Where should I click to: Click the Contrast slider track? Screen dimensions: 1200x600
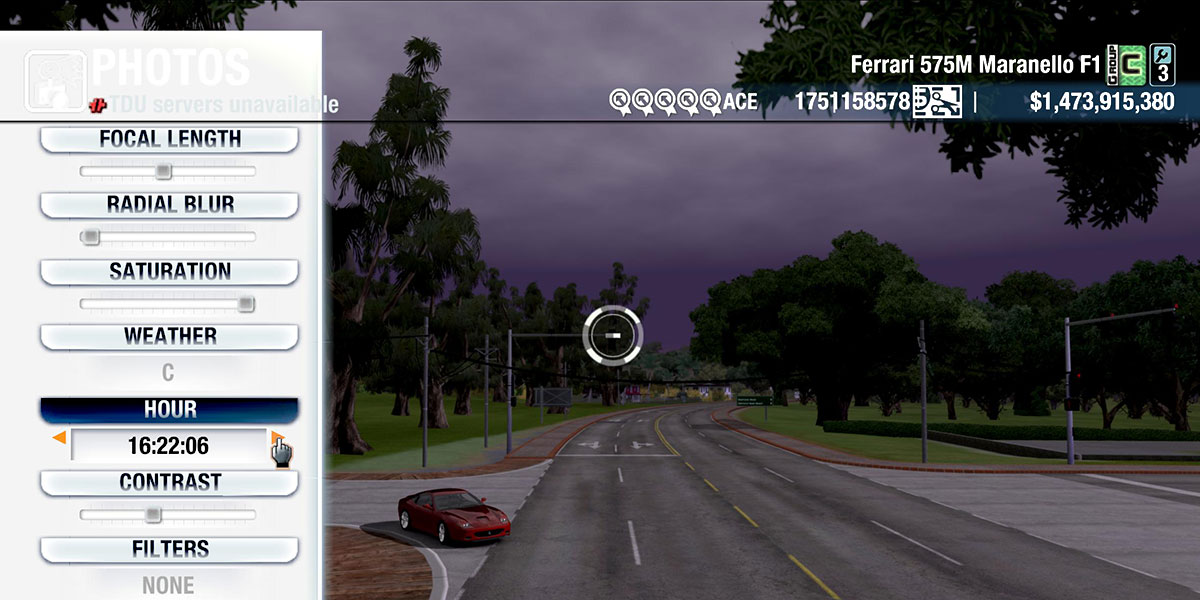(x=168, y=515)
